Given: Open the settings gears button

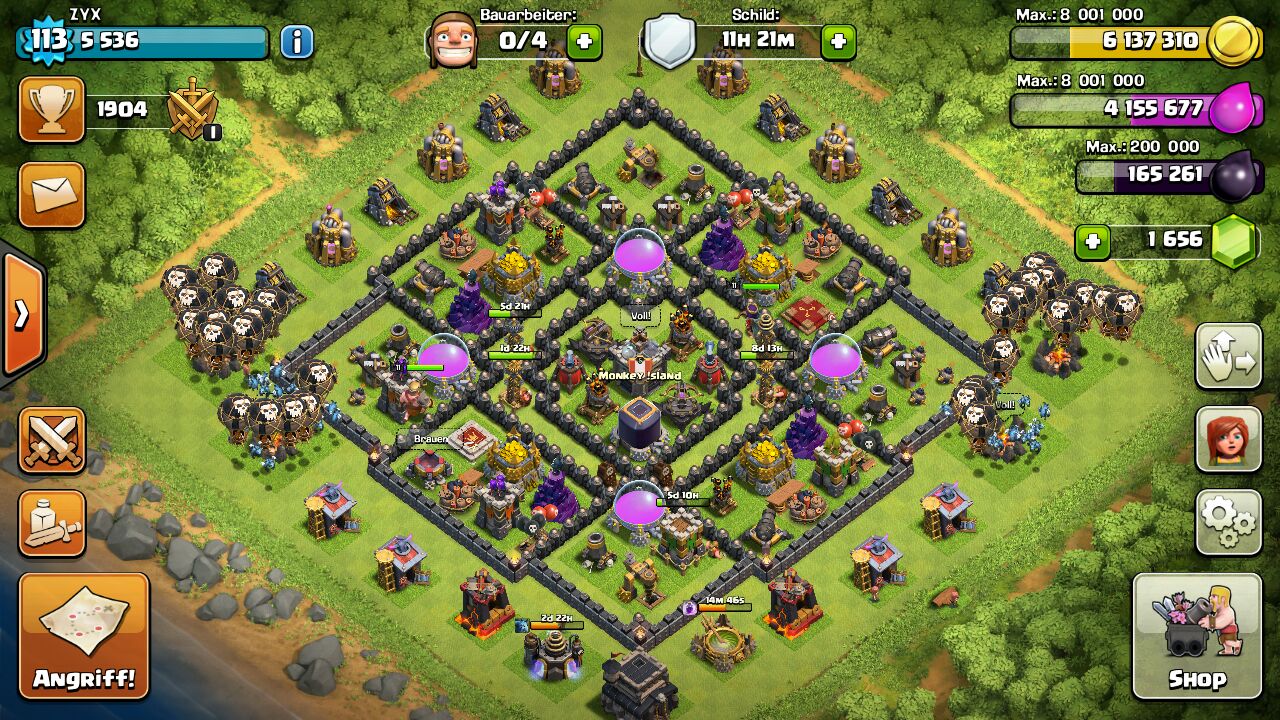Looking at the screenshot, I should 1228,521.
